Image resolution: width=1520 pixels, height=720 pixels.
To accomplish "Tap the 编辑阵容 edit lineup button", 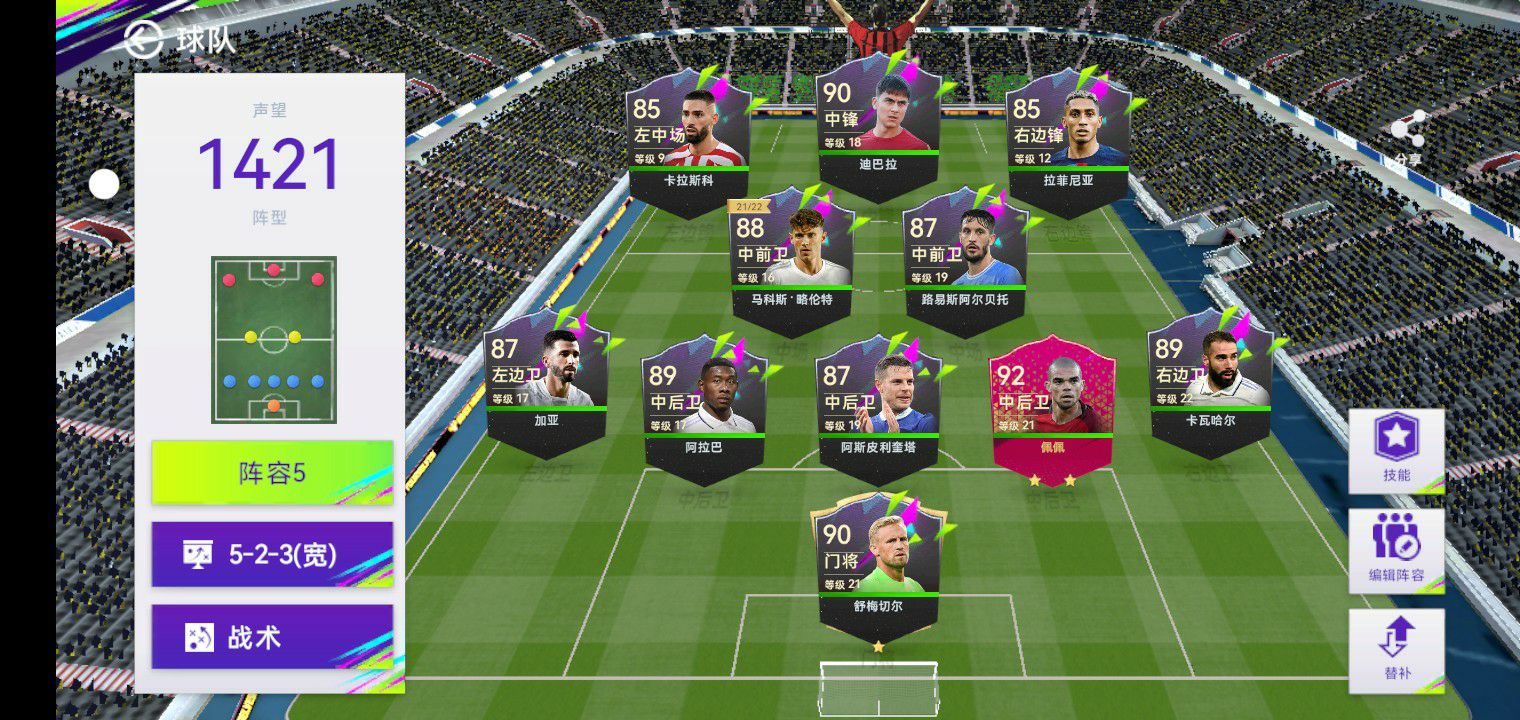I will point(1396,550).
